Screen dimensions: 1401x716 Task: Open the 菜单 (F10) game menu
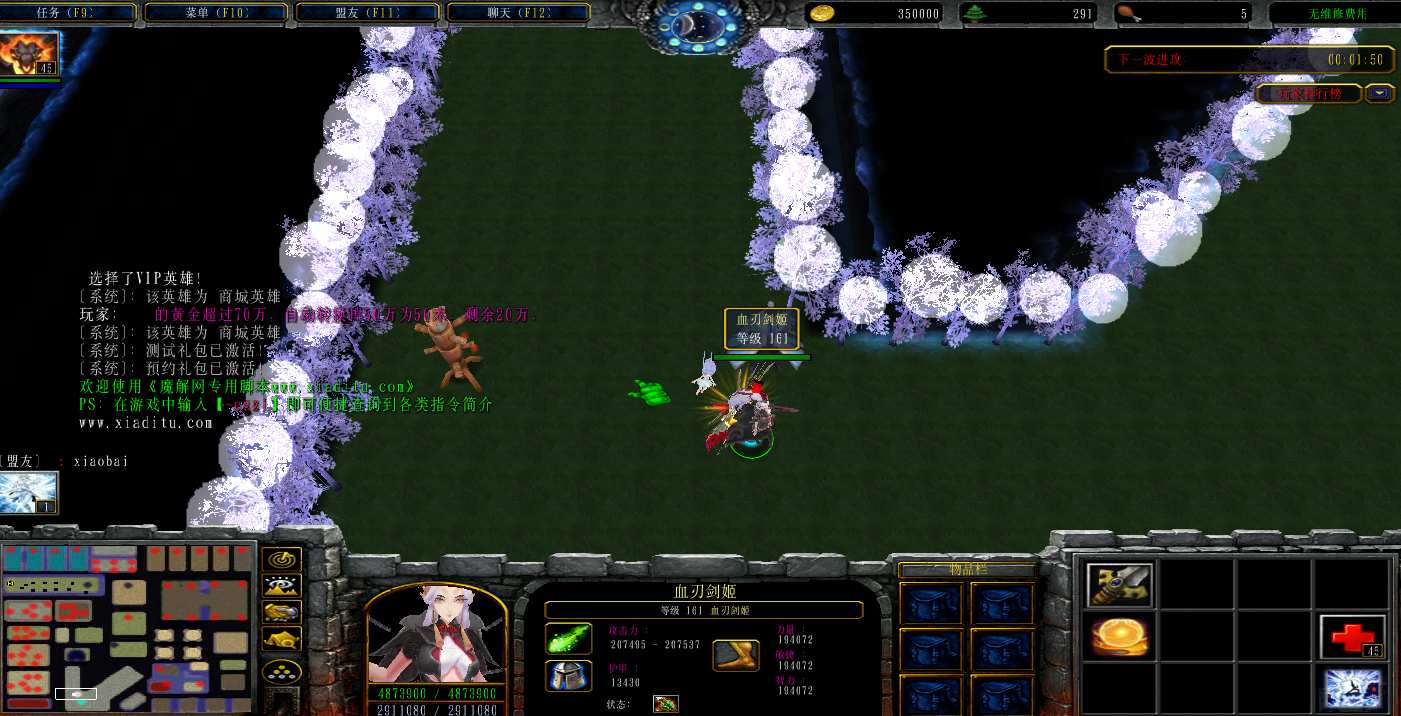pos(220,13)
